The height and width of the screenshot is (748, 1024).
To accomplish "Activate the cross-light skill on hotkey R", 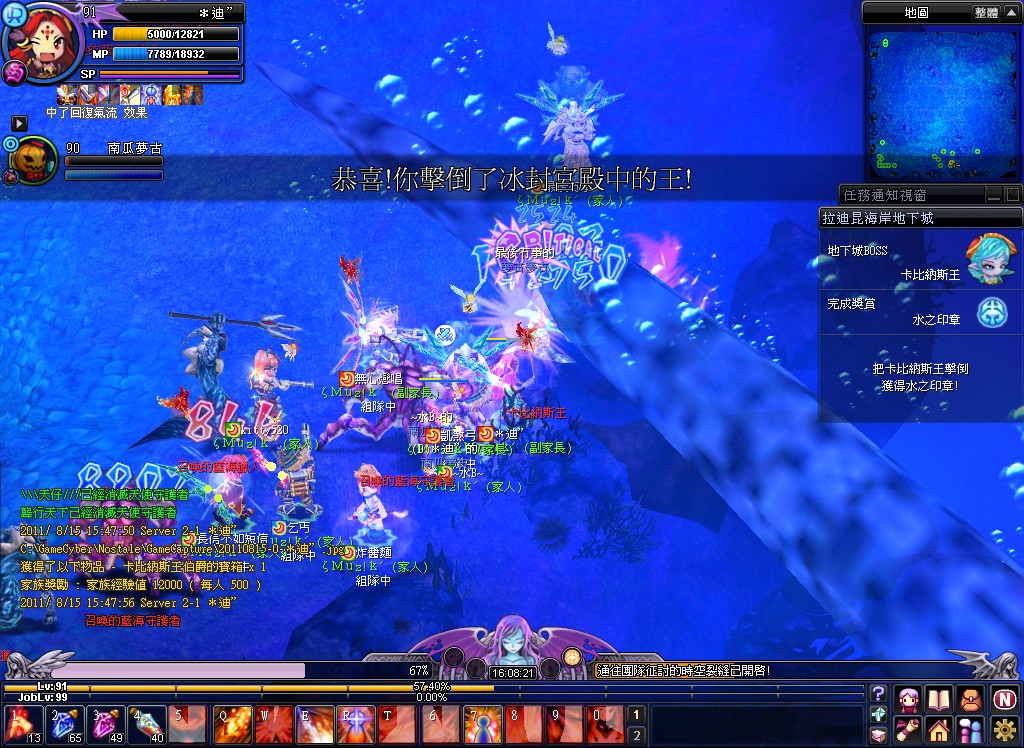I will coord(357,723).
